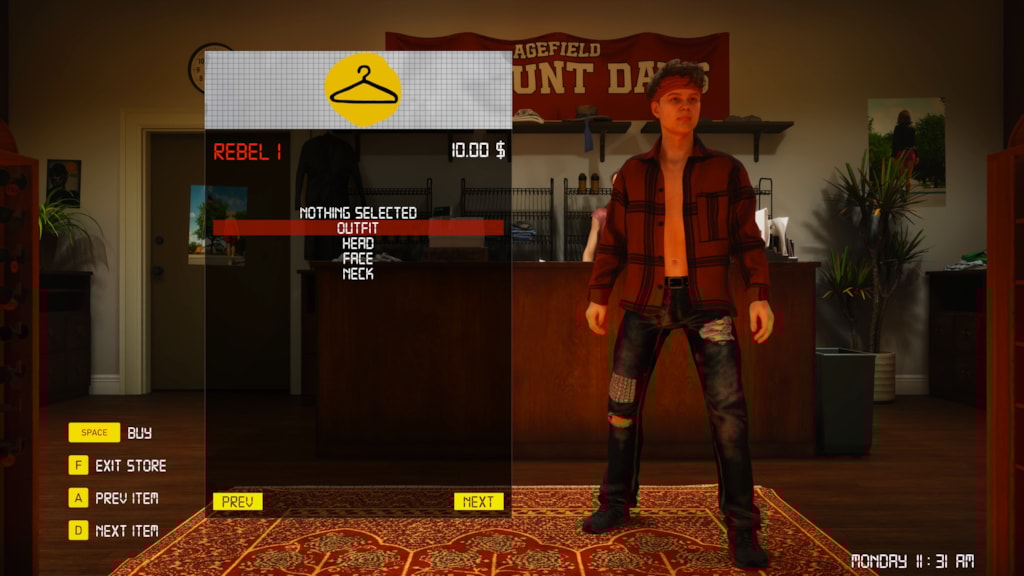Click the yellow Next button
1024x576 pixels.
point(478,502)
